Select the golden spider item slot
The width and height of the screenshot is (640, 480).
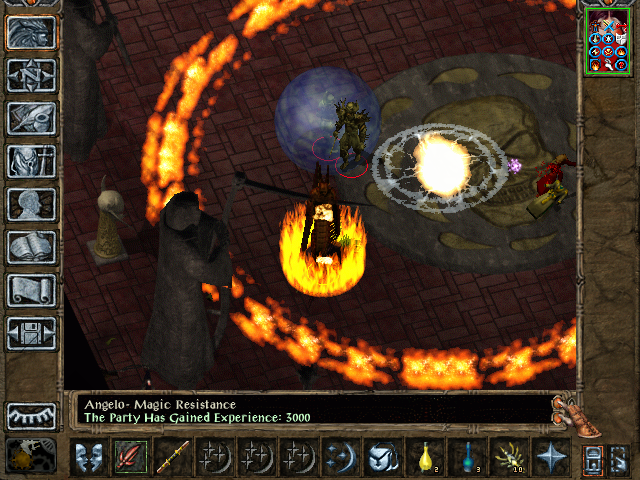coord(508,457)
